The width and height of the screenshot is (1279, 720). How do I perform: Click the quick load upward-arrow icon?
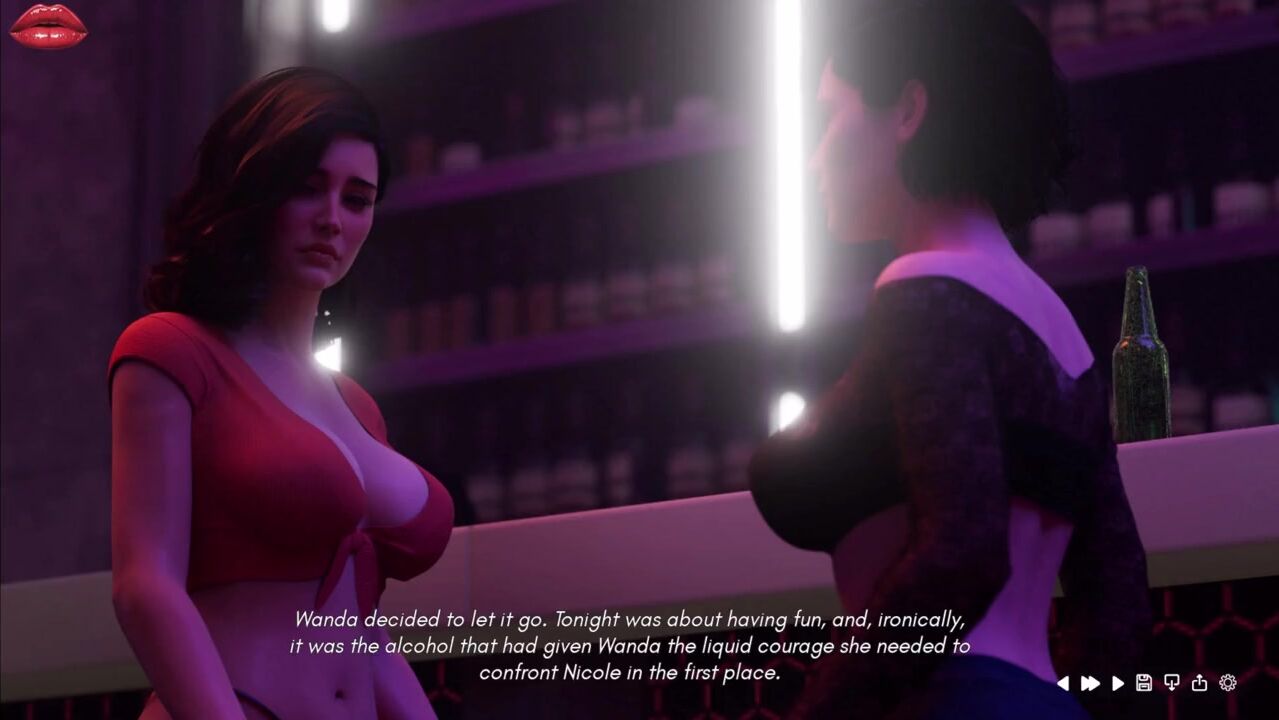1199,683
